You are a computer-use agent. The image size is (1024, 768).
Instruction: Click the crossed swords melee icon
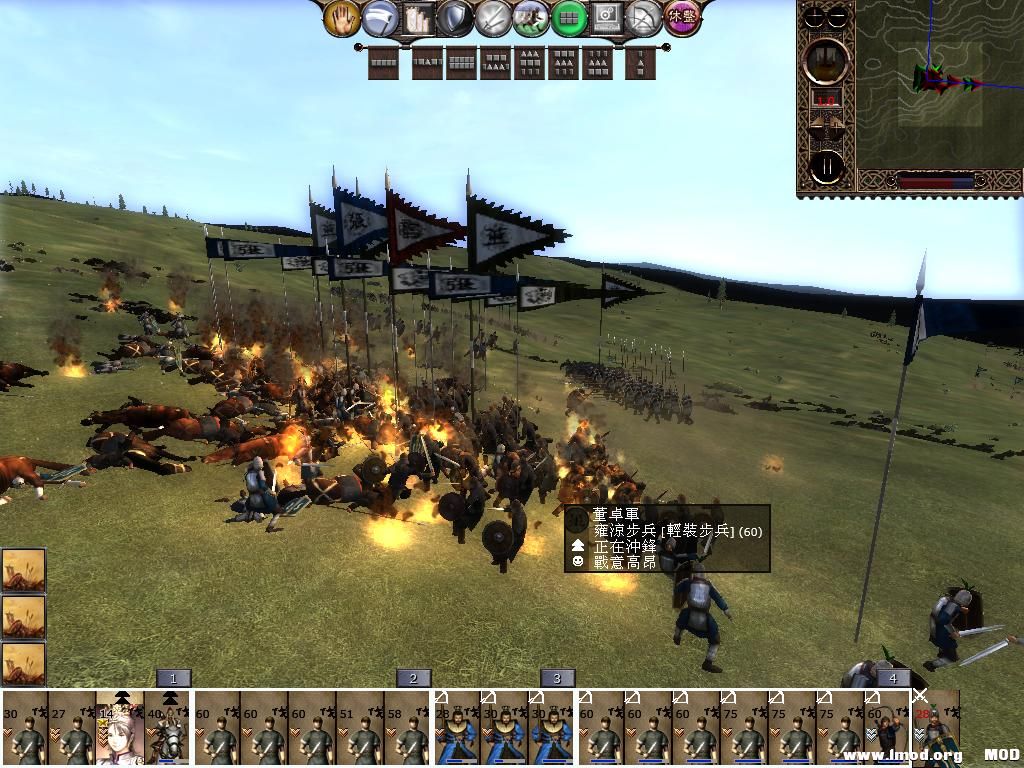click(x=492, y=17)
